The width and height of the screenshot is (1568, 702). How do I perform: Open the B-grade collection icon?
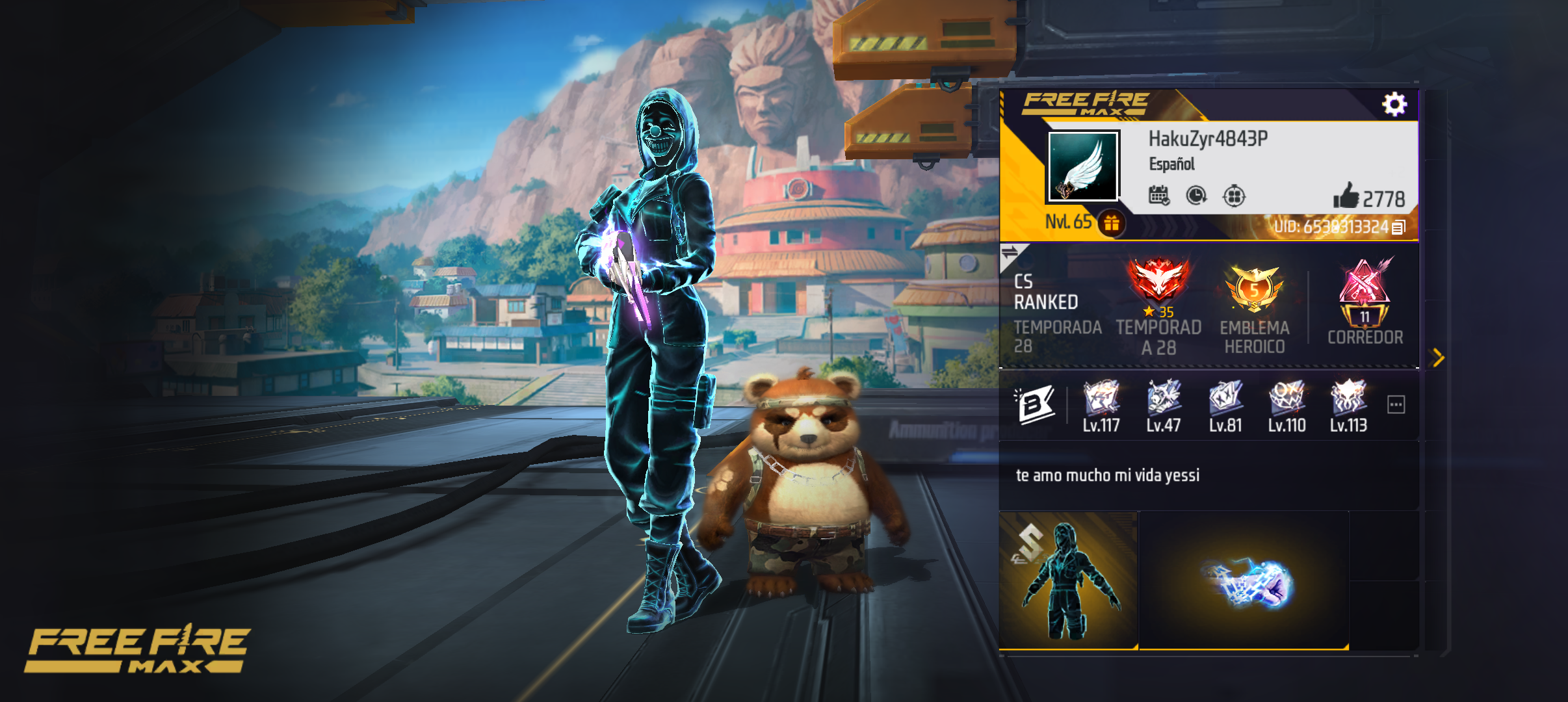point(1035,405)
